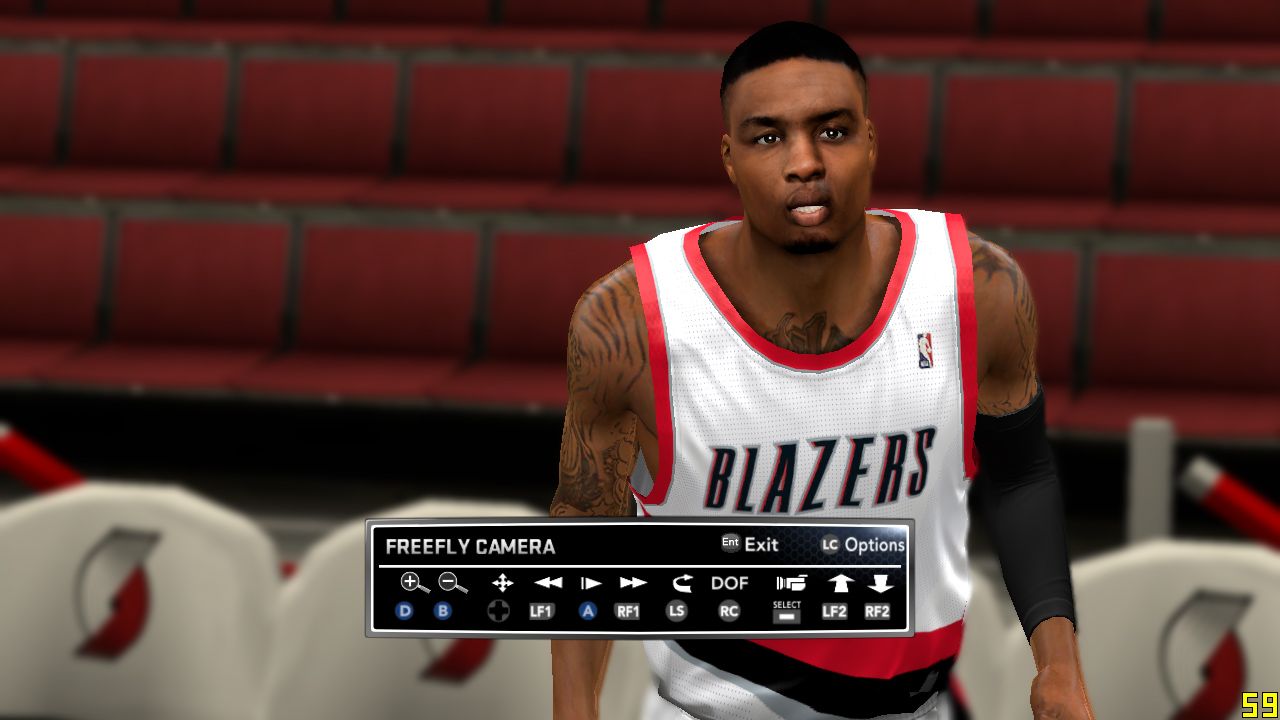1280x720 pixels.
Task: Zoom out with the magnifier minus icon
Action: 452,583
